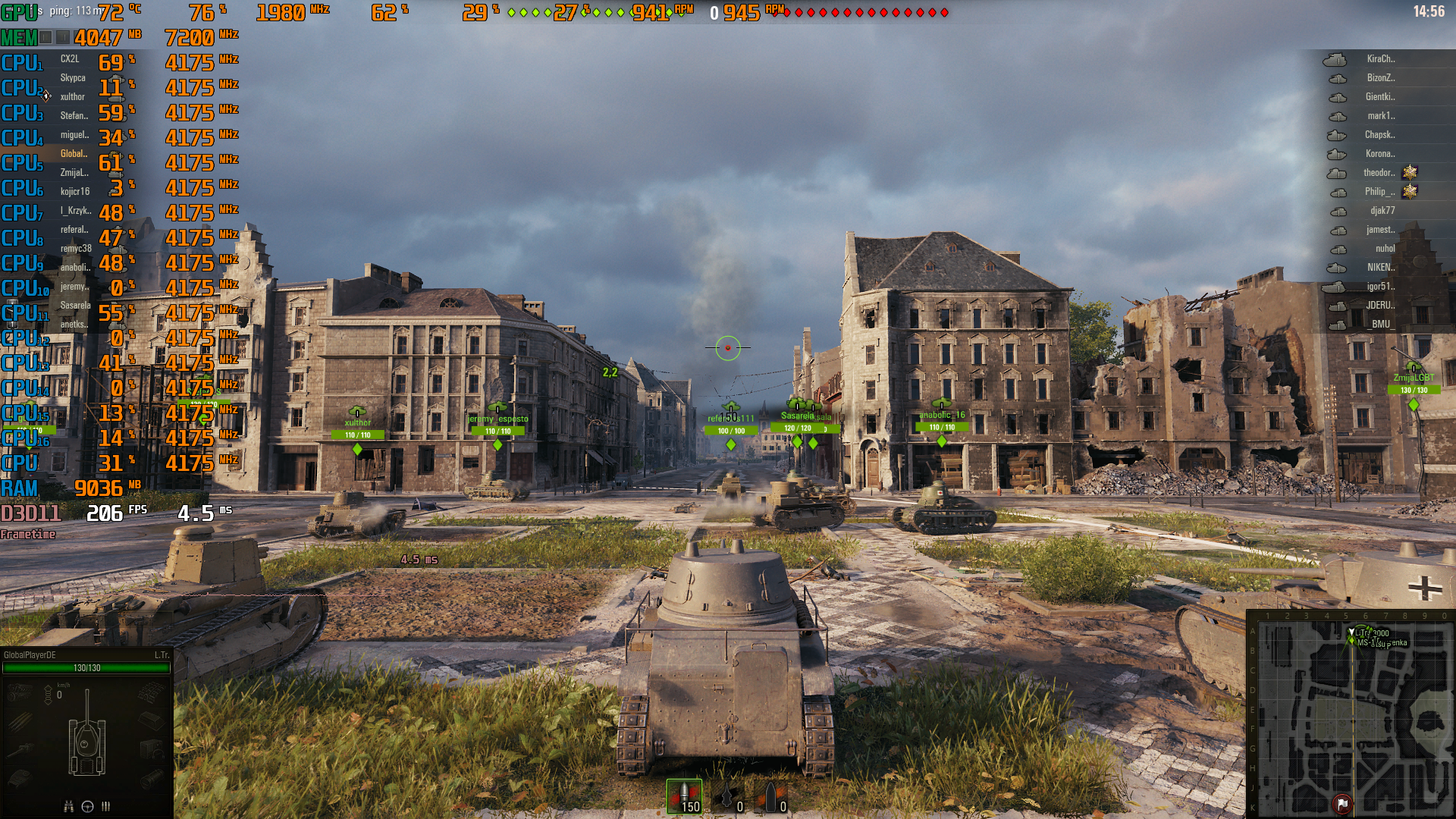The image size is (1456, 819).
Task: Click the steering wheel indicator in the damage panel
Action: 87,807
